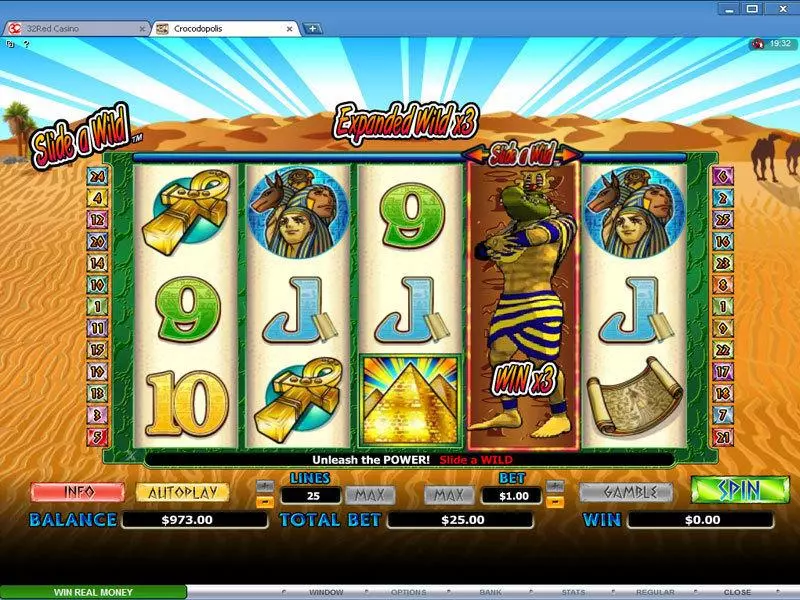Open the BANK menu
Viewport: 800px width, 600px height.
click(490, 592)
